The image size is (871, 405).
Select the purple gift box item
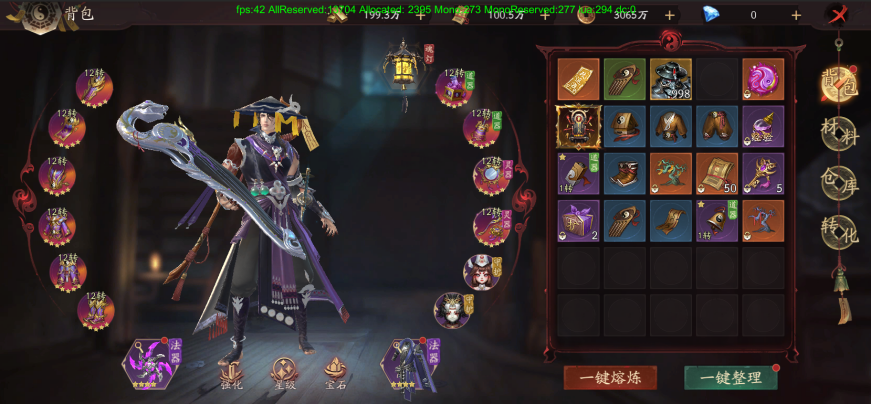(x=578, y=220)
